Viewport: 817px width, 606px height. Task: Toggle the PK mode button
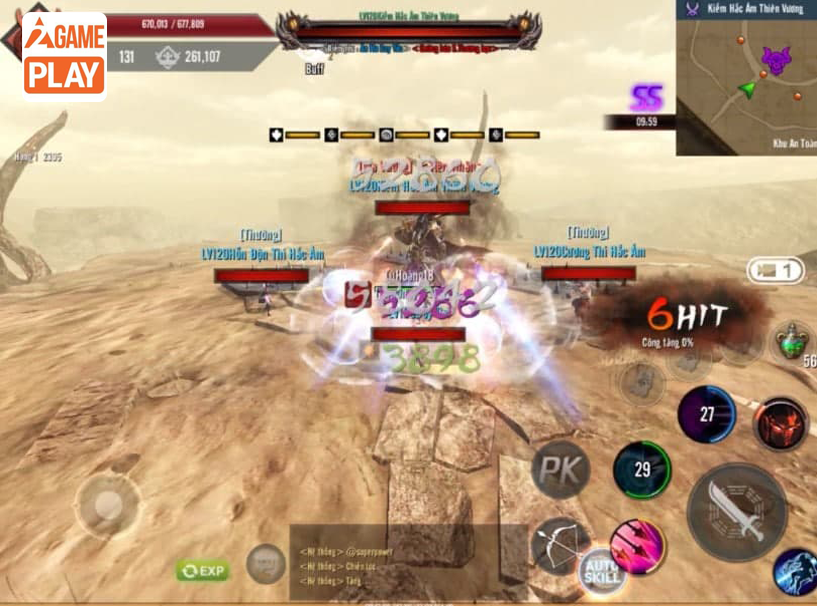click(560, 468)
